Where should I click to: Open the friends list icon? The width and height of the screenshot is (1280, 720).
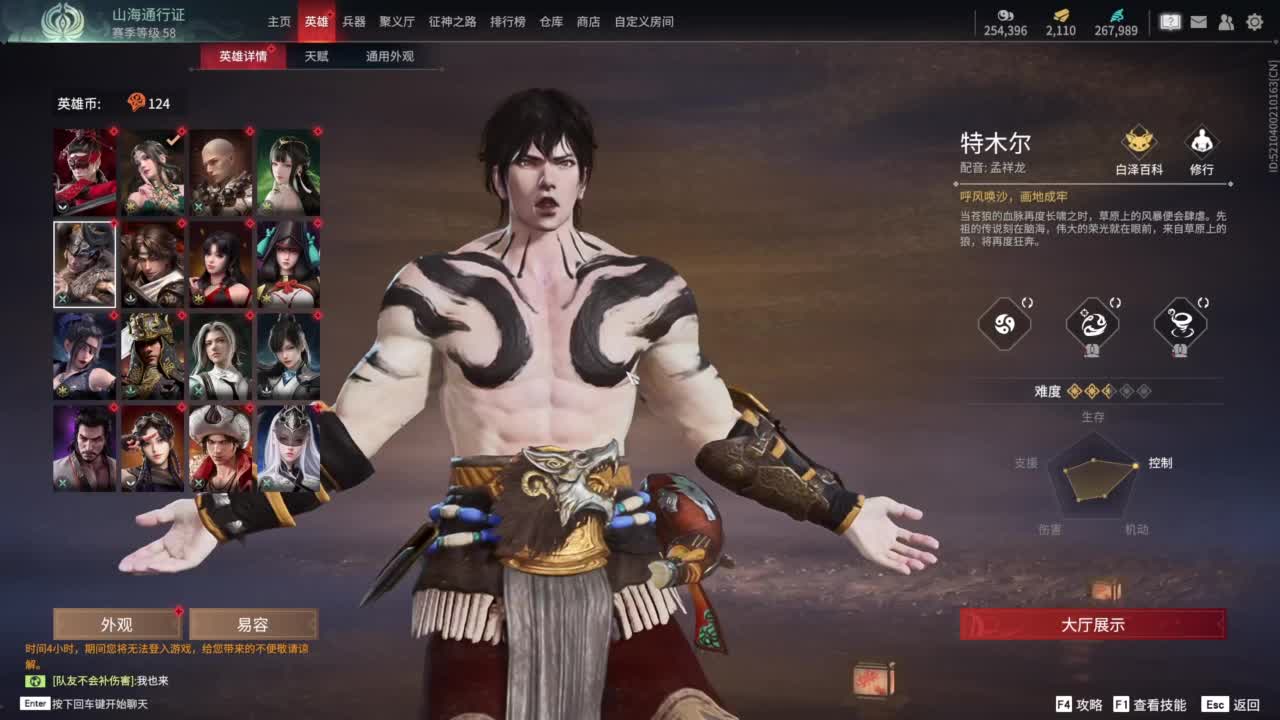(1226, 21)
